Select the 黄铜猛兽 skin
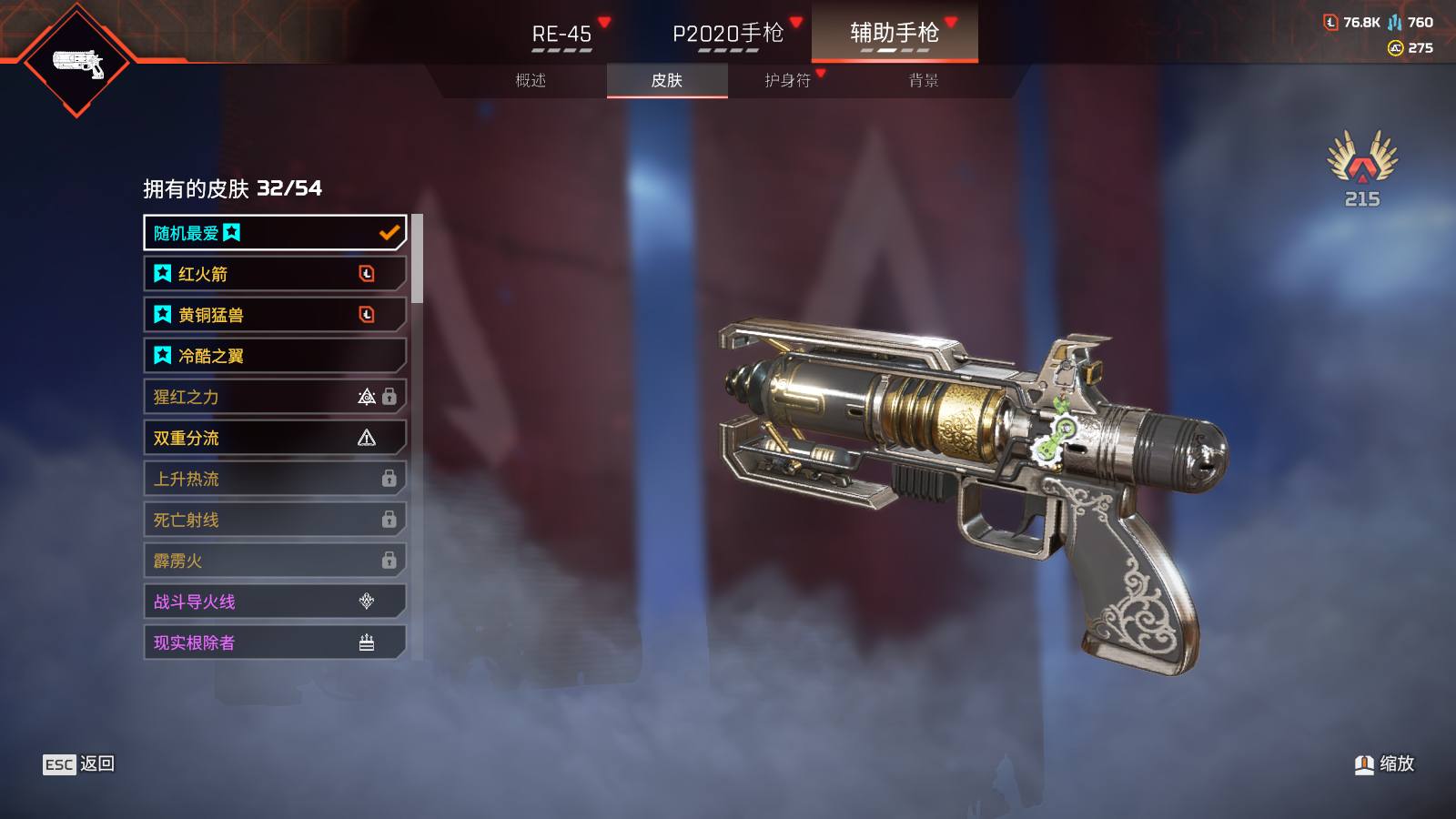This screenshot has width=1456, height=819. point(274,315)
